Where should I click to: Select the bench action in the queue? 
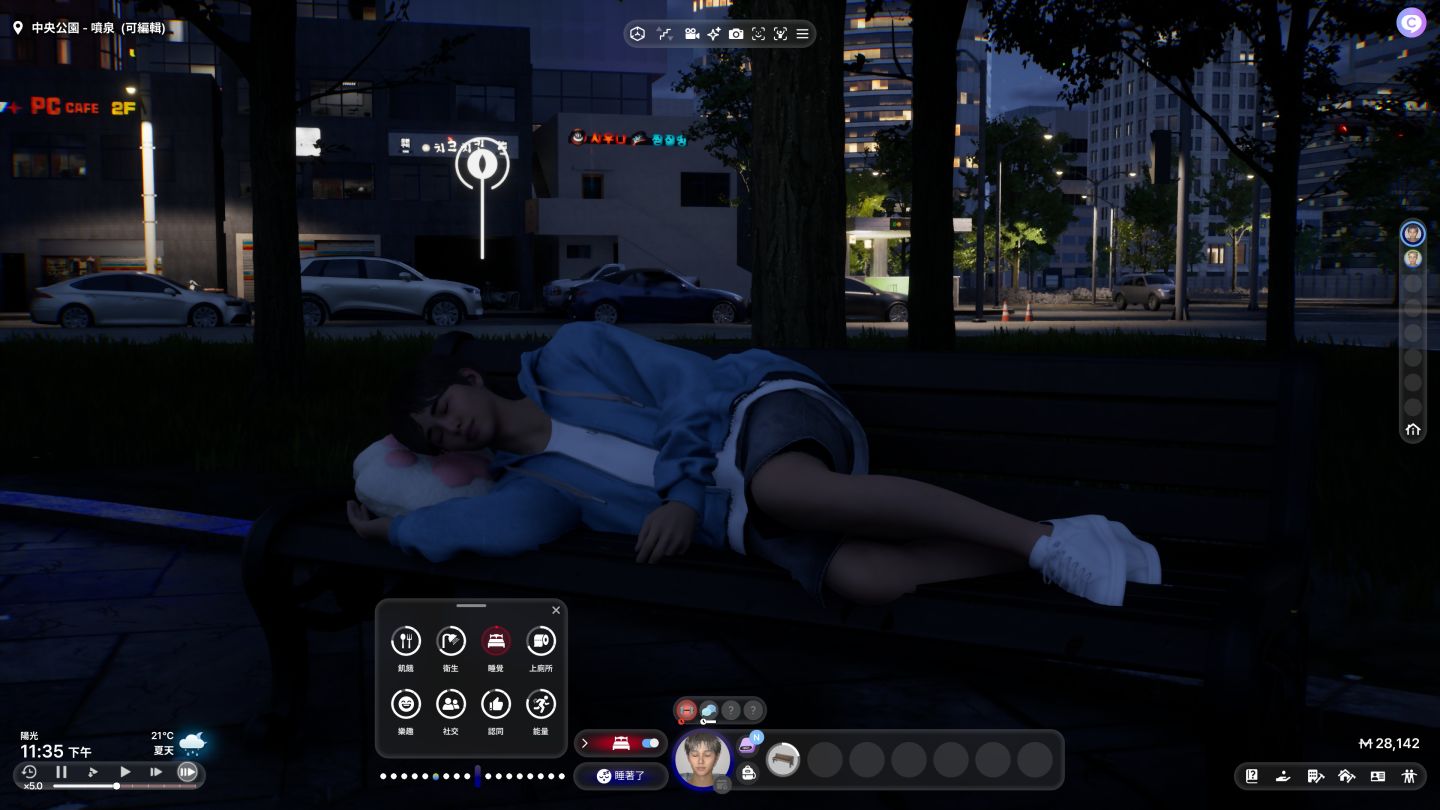[783, 760]
